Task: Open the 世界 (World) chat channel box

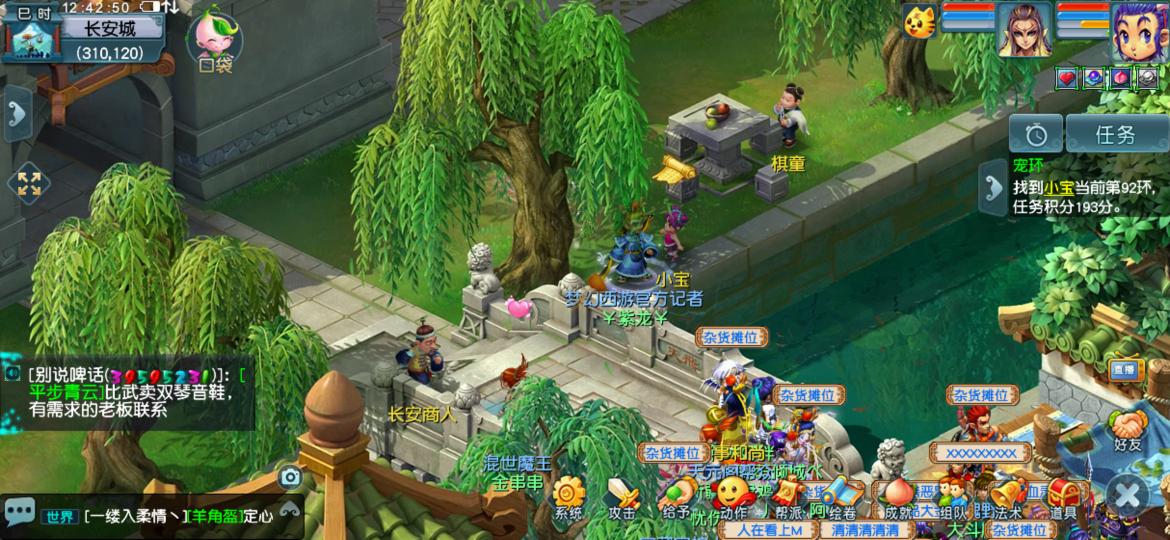Action: pos(58,517)
